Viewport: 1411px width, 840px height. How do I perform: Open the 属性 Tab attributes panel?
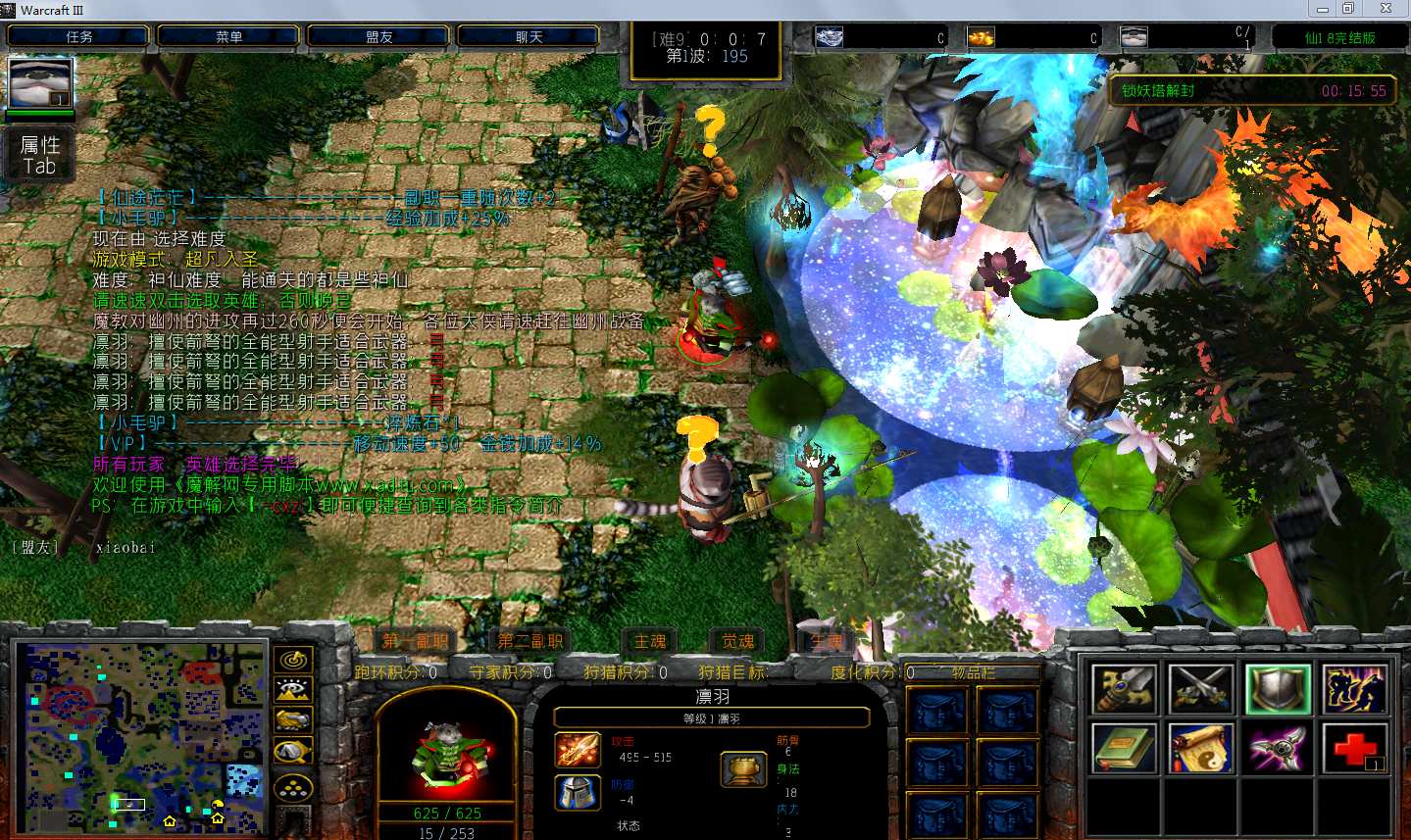point(40,155)
